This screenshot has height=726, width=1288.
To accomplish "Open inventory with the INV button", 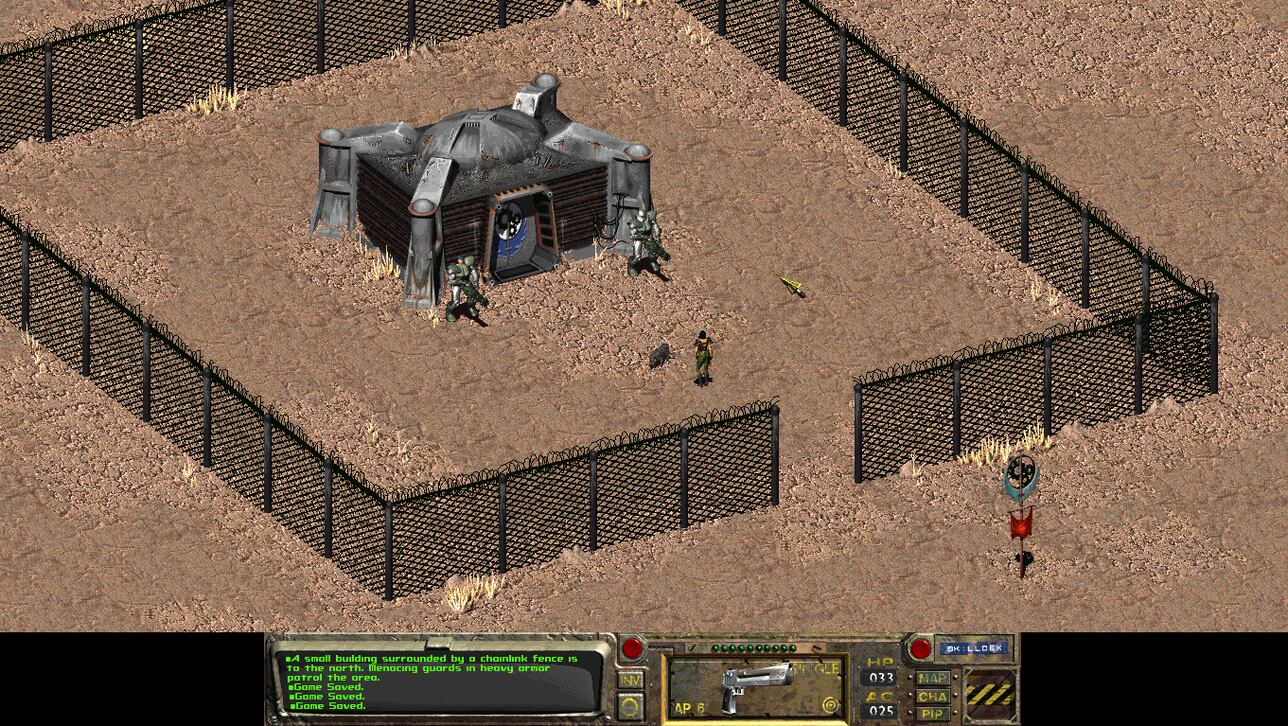I will click(x=631, y=681).
